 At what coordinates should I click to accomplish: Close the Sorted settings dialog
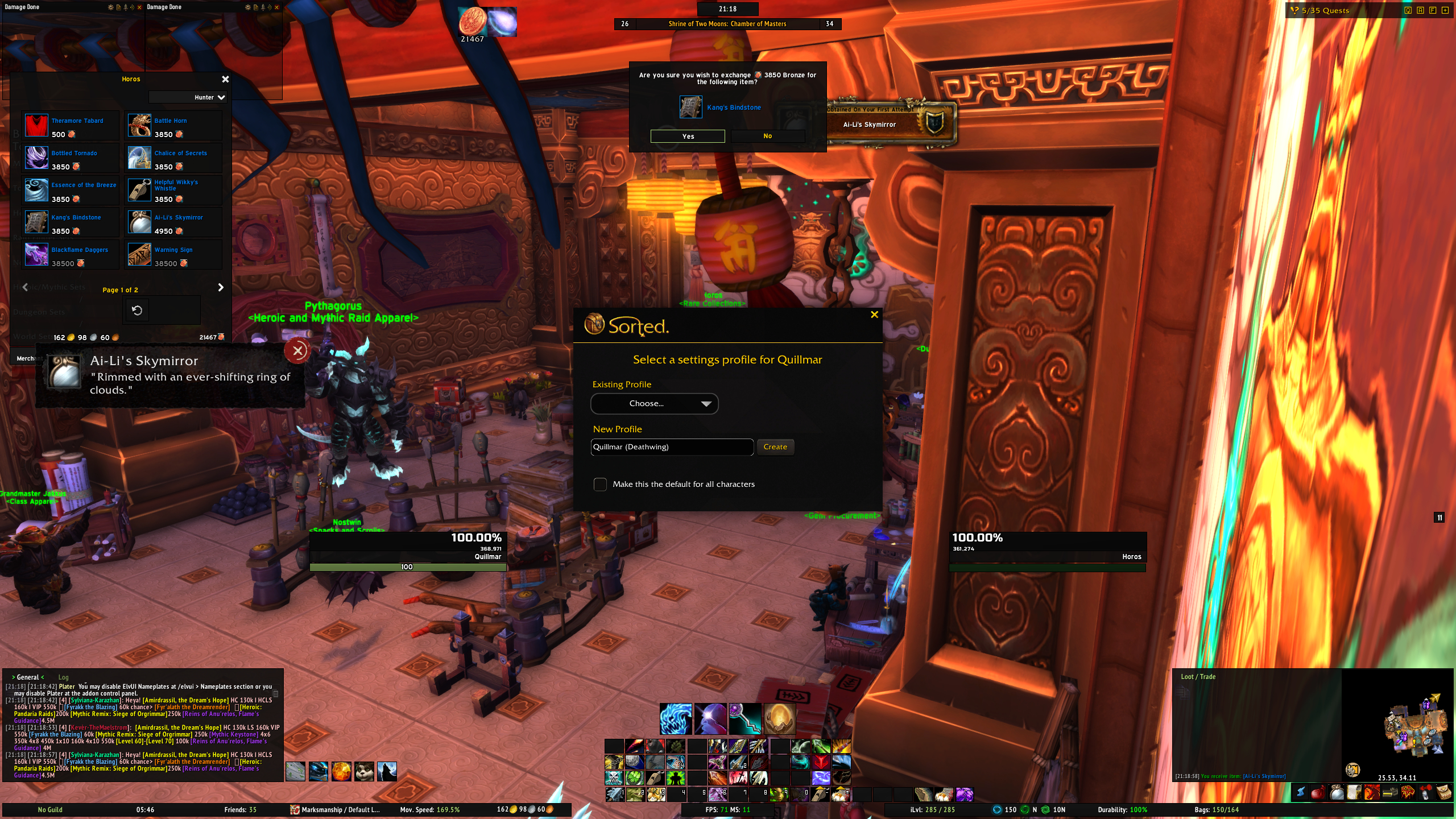(874, 315)
